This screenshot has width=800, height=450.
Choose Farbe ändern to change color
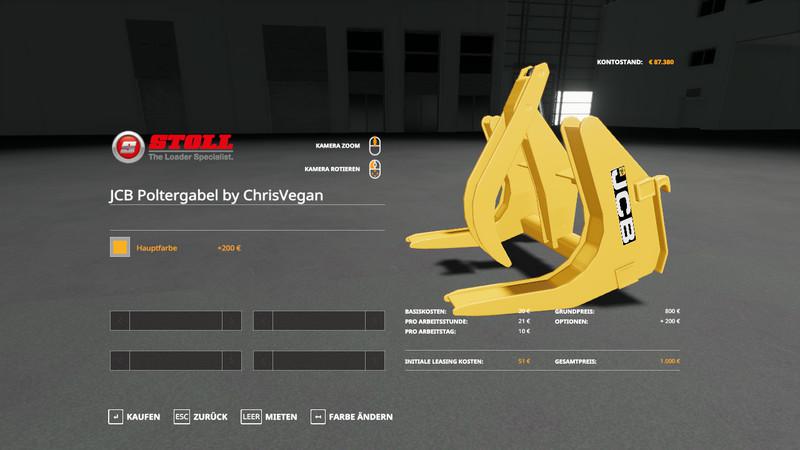click(352, 416)
